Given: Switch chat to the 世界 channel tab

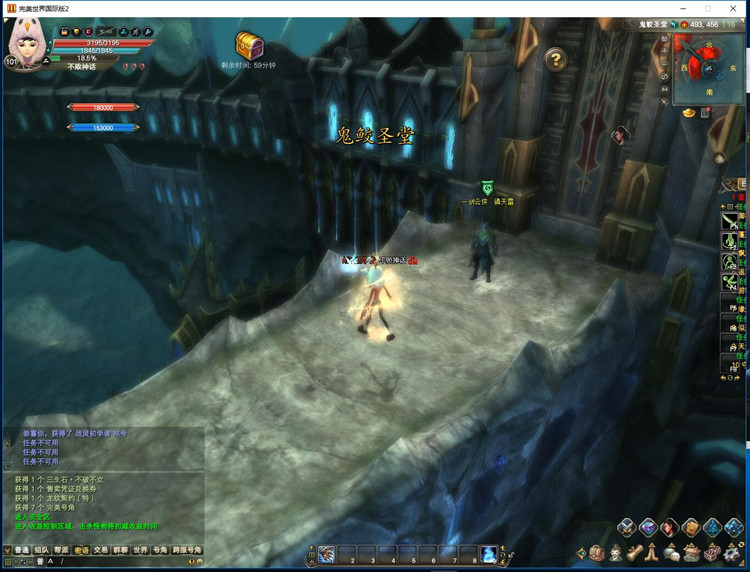Looking at the screenshot, I should tap(140, 550).
